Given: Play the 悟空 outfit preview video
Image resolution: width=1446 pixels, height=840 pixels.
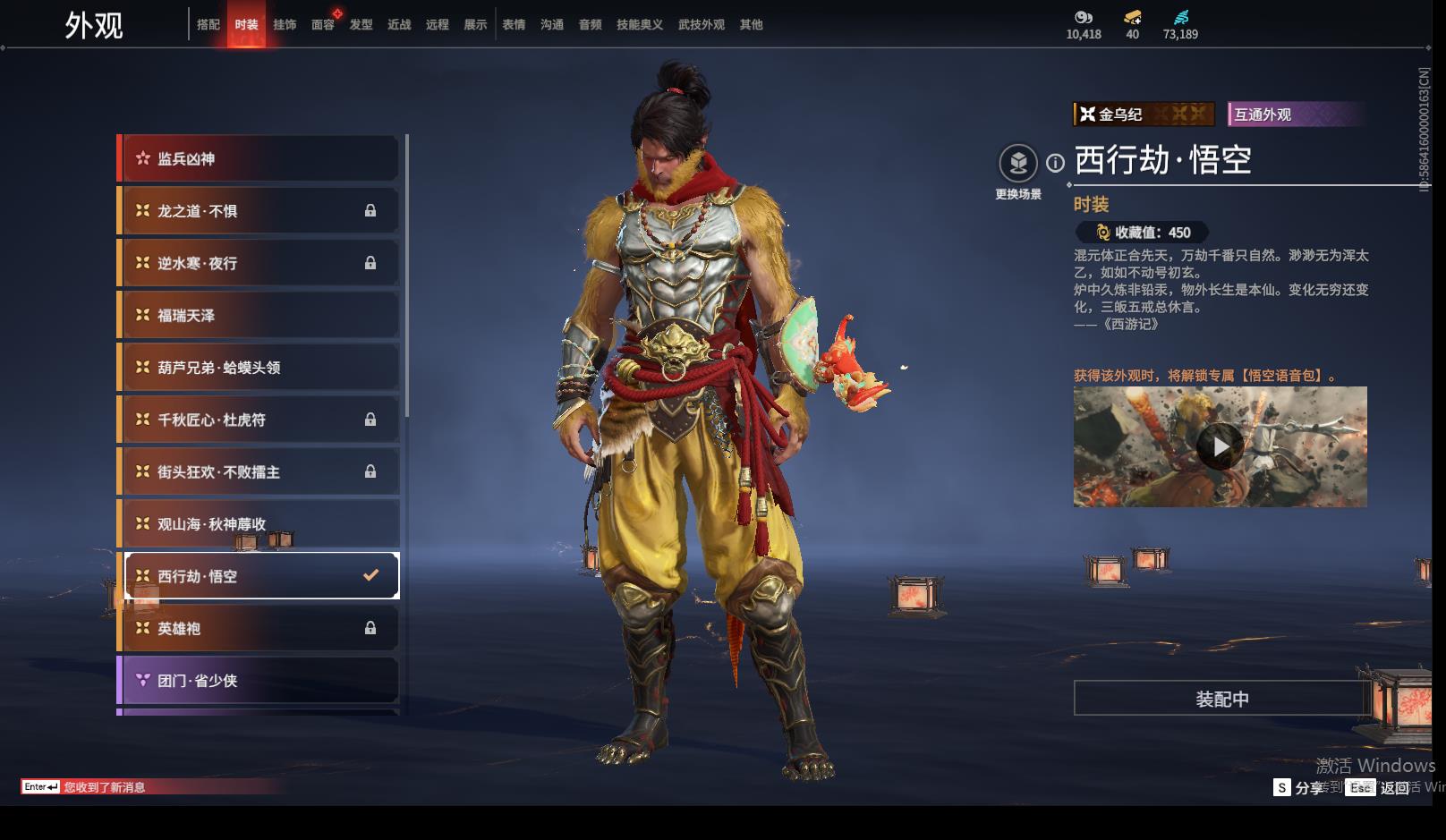Looking at the screenshot, I should click(1220, 446).
